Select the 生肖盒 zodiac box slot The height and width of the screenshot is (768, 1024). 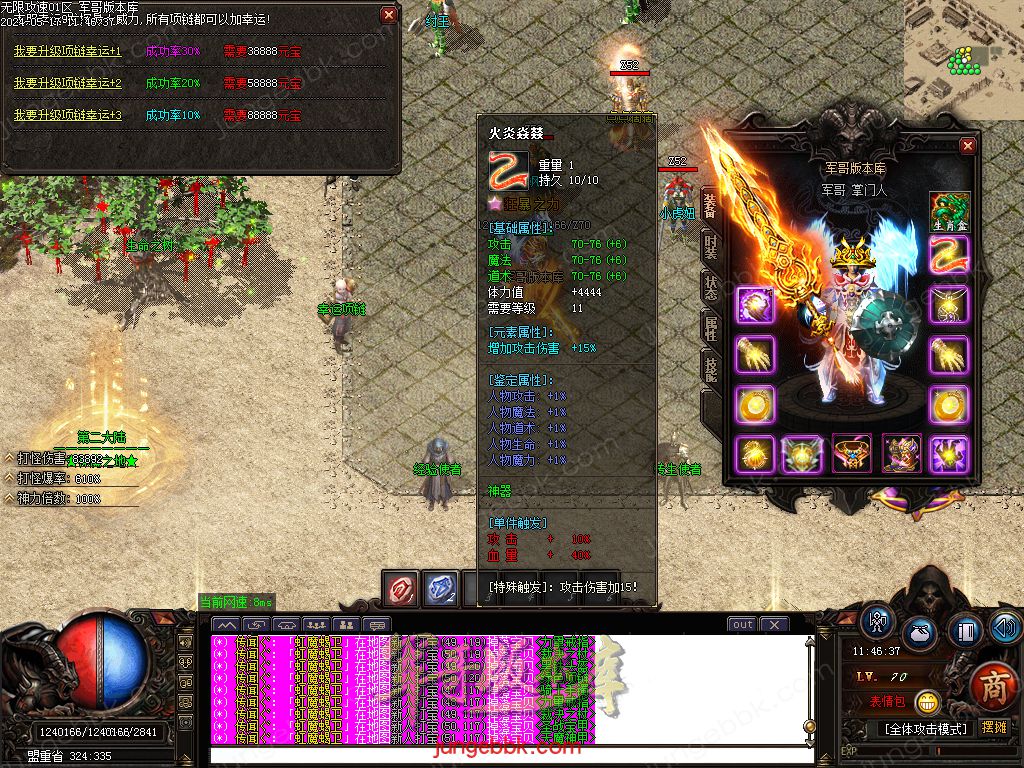949,213
